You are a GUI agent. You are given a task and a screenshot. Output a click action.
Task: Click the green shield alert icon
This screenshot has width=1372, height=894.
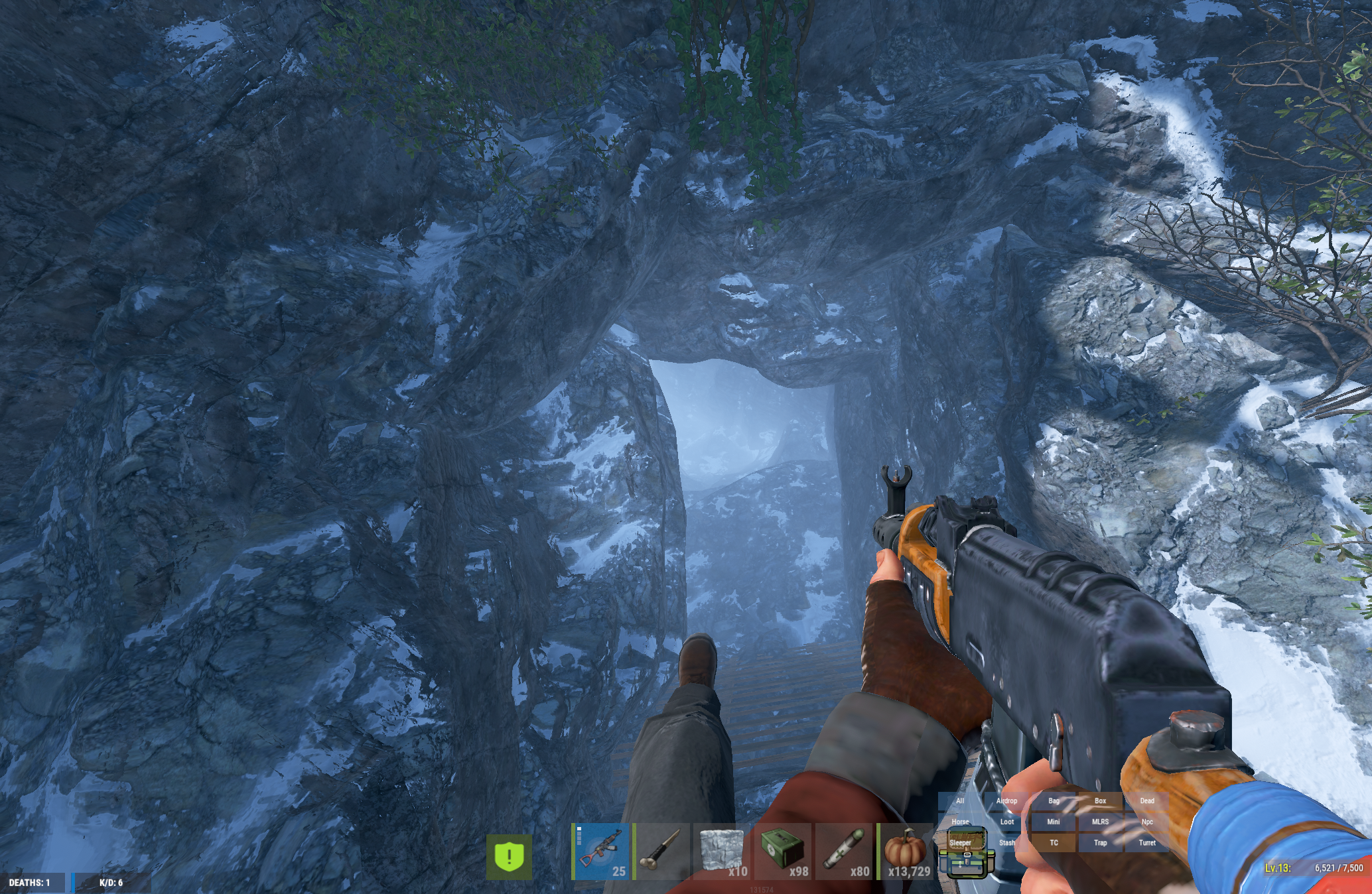click(x=509, y=857)
